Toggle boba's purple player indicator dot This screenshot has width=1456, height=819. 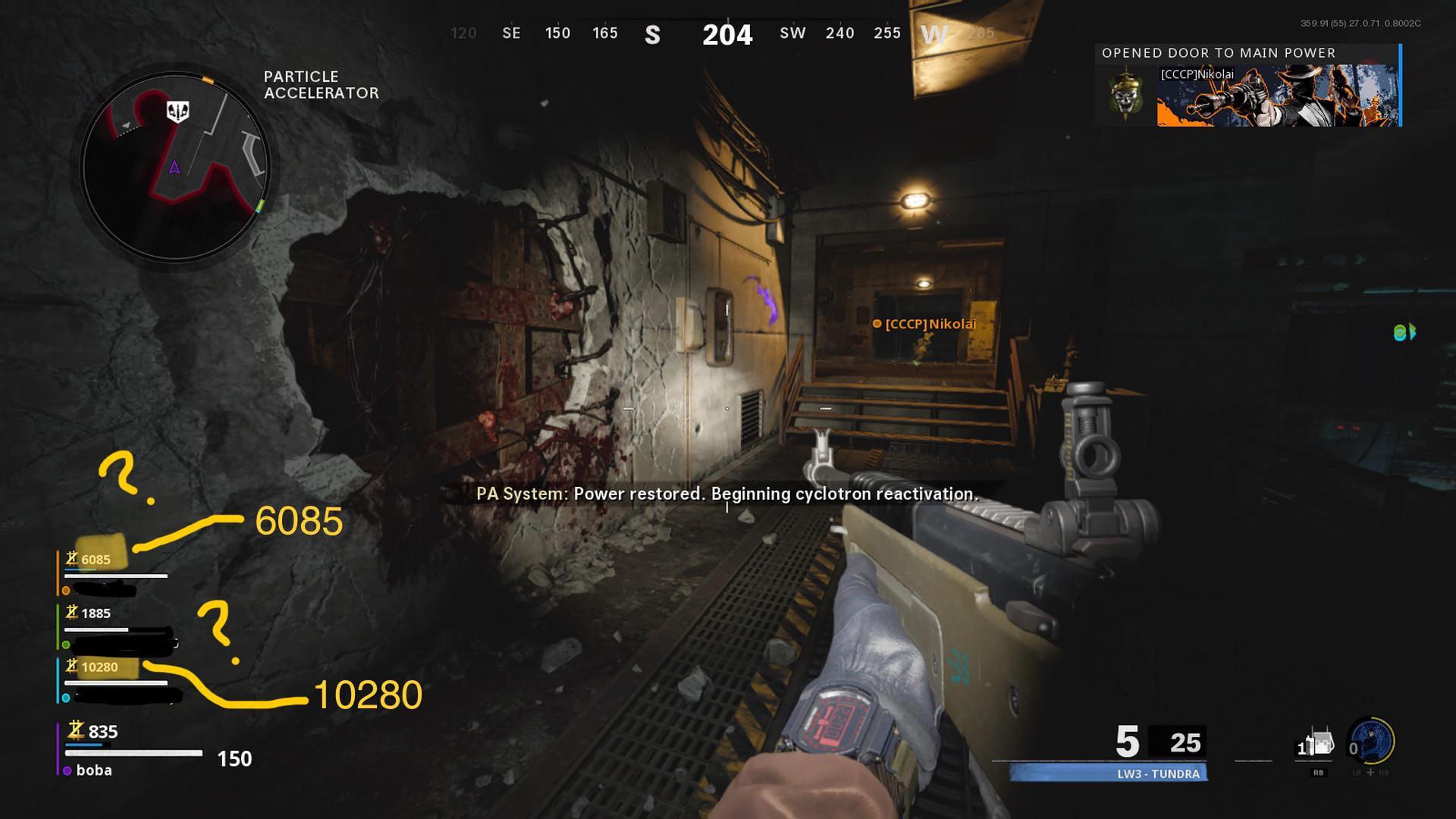coord(67,770)
